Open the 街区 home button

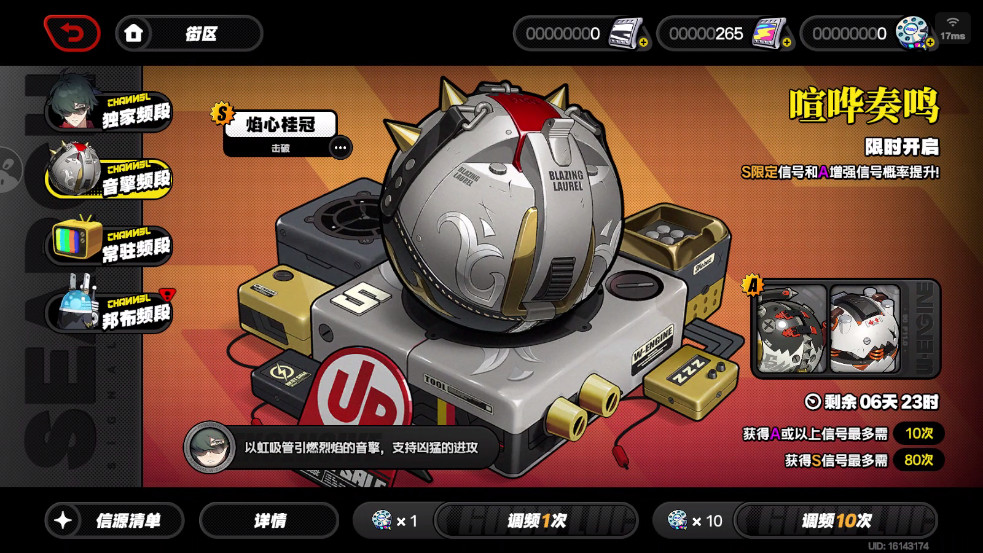(x=189, y=33)
